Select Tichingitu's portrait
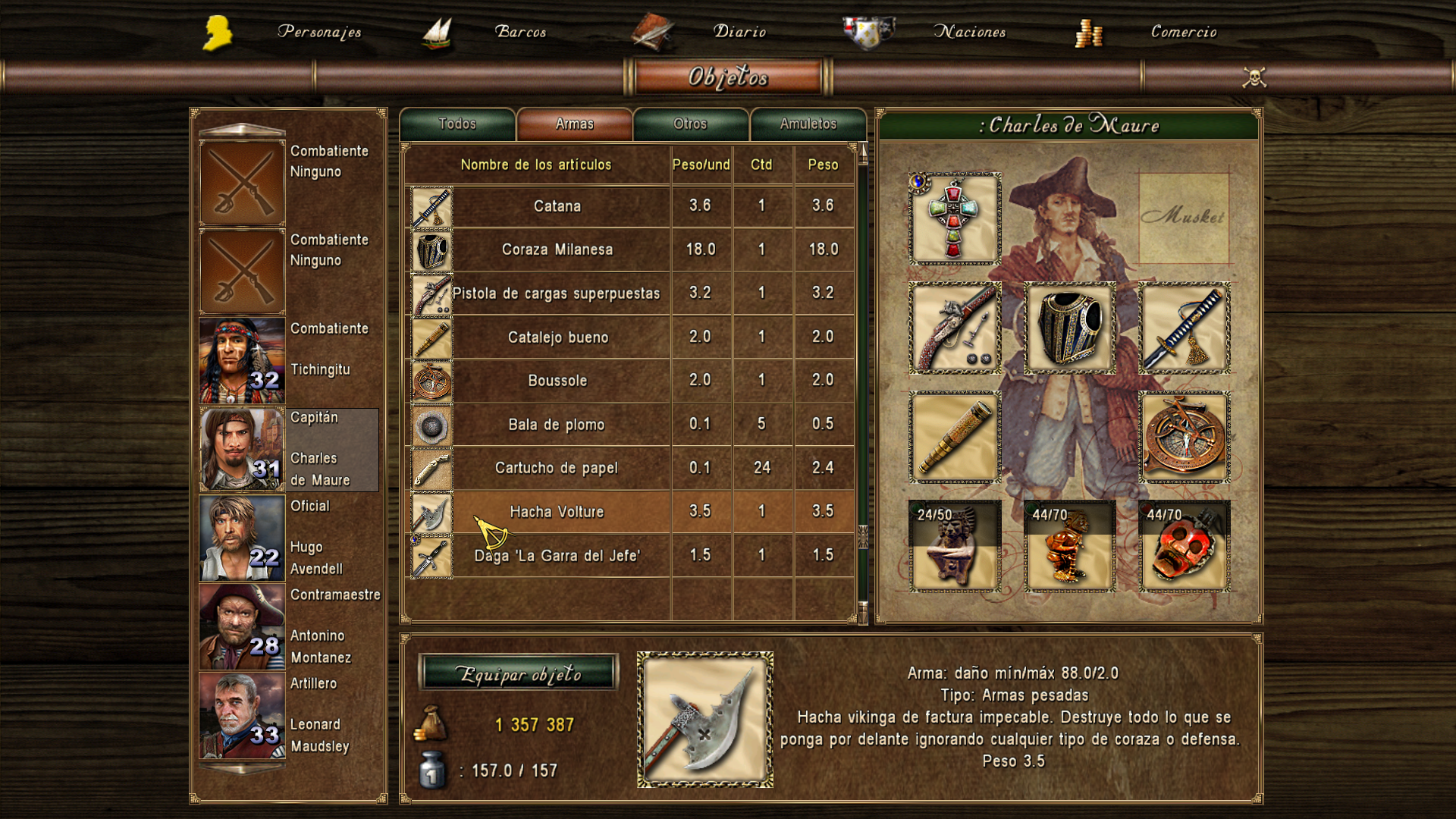The height and width of the screenshot is (819, 1456). pyautogui.click(x=242, y=361)
